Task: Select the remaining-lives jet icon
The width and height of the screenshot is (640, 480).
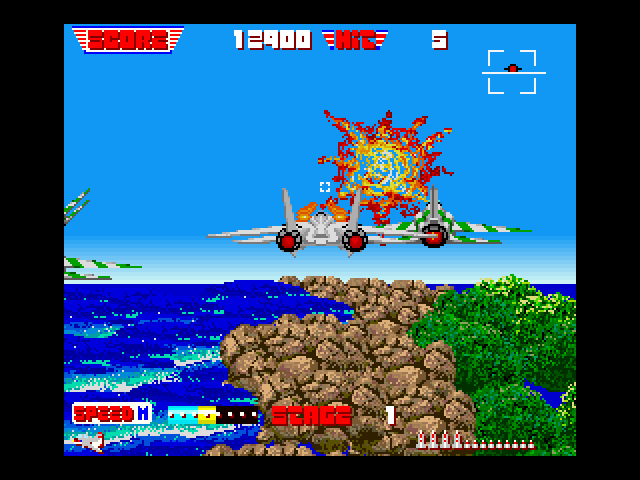Action: 91,440
